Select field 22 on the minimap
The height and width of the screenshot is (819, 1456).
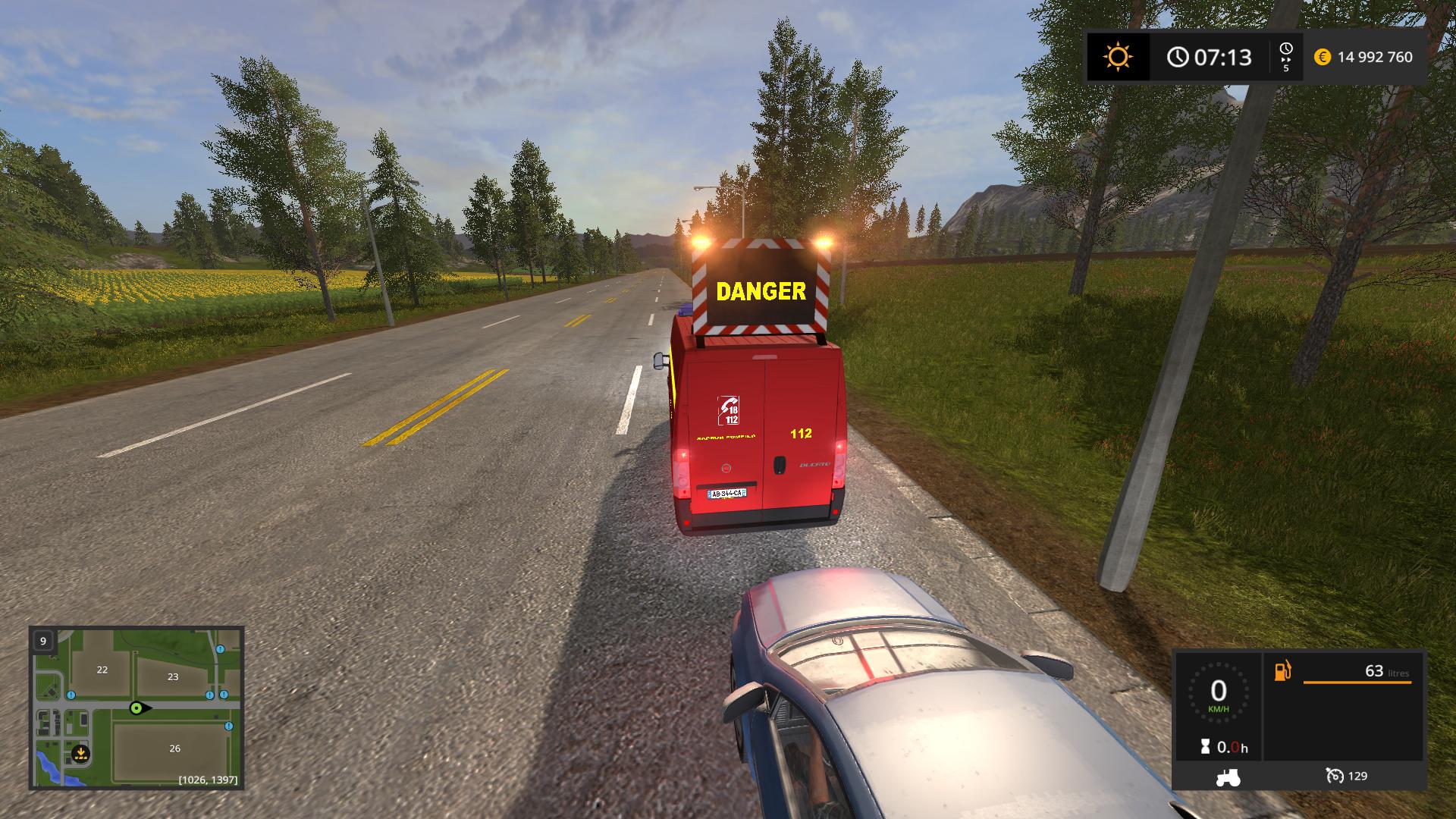pos(102,670)
